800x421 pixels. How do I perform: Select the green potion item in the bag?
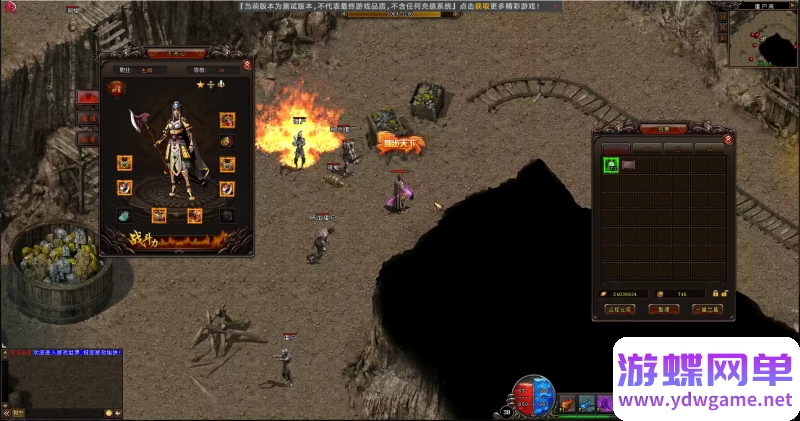point(610,165)
